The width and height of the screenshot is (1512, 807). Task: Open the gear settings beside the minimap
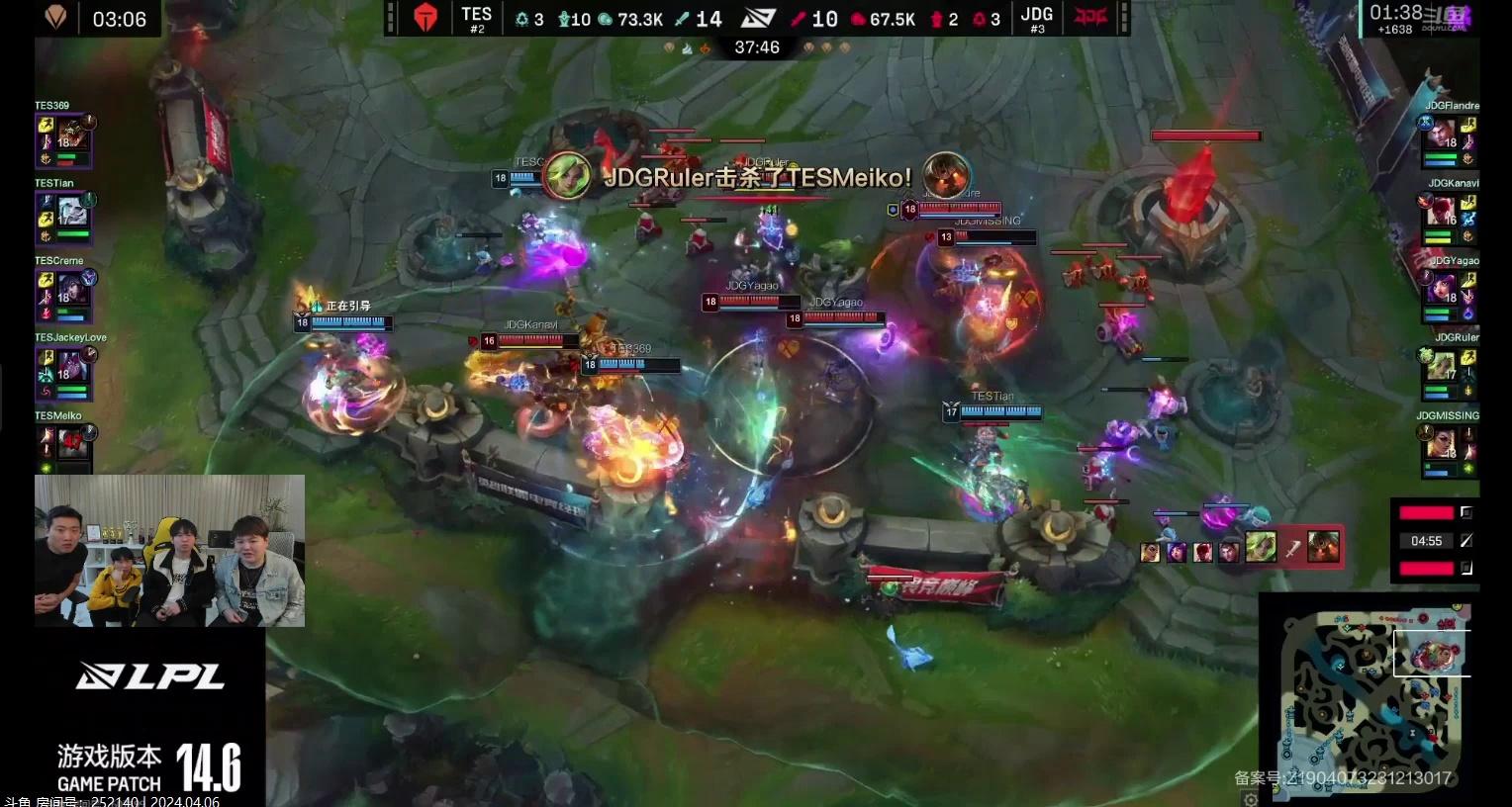pyautogui.click(x=1251, y=799)
